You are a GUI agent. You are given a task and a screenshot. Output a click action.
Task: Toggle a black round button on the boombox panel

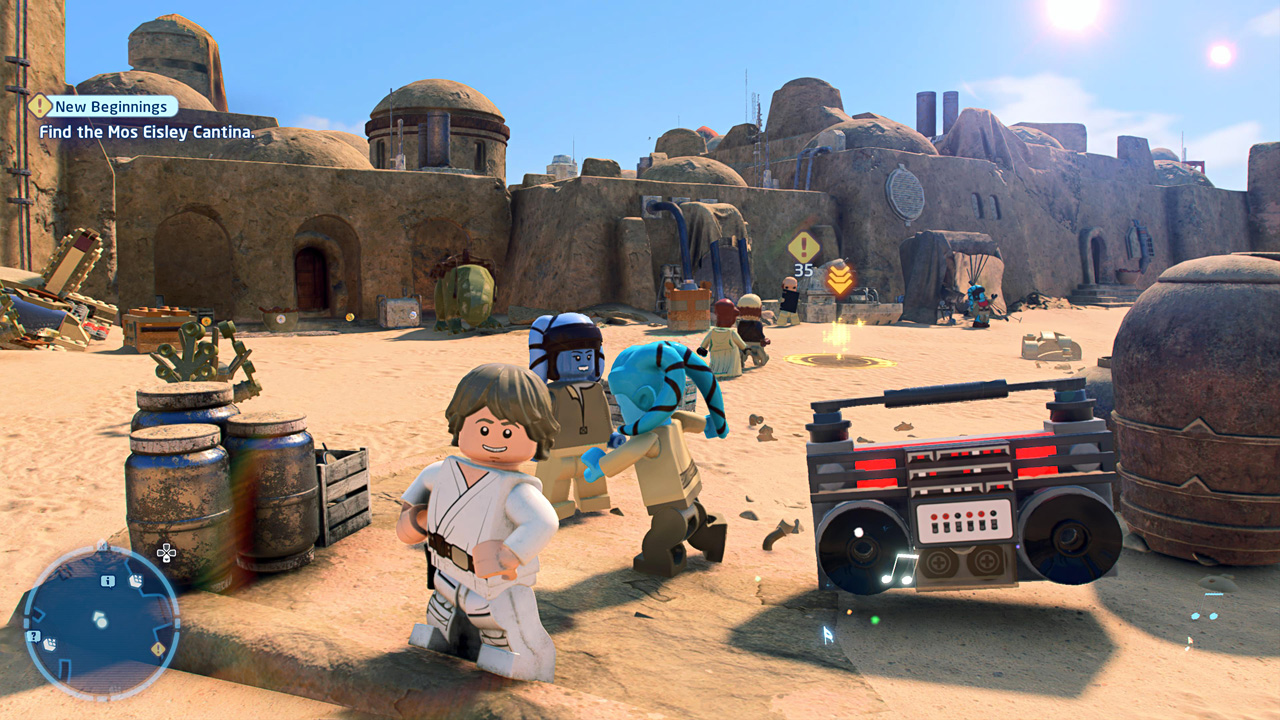957,515
